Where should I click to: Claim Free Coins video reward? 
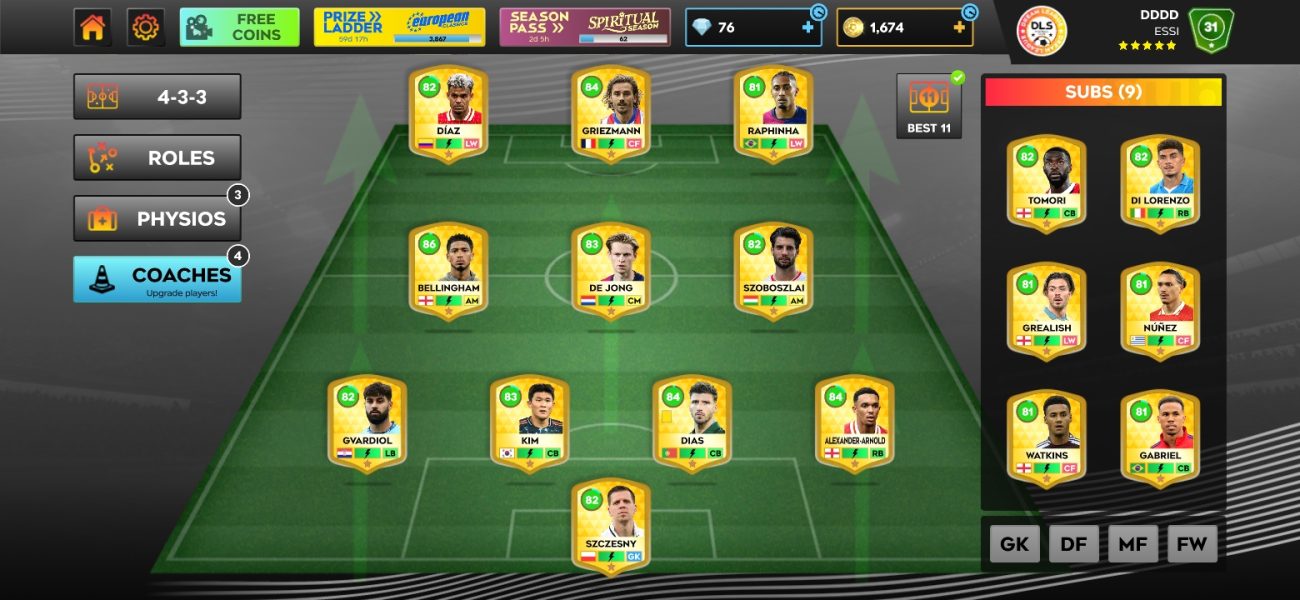(x=239, y=27)
